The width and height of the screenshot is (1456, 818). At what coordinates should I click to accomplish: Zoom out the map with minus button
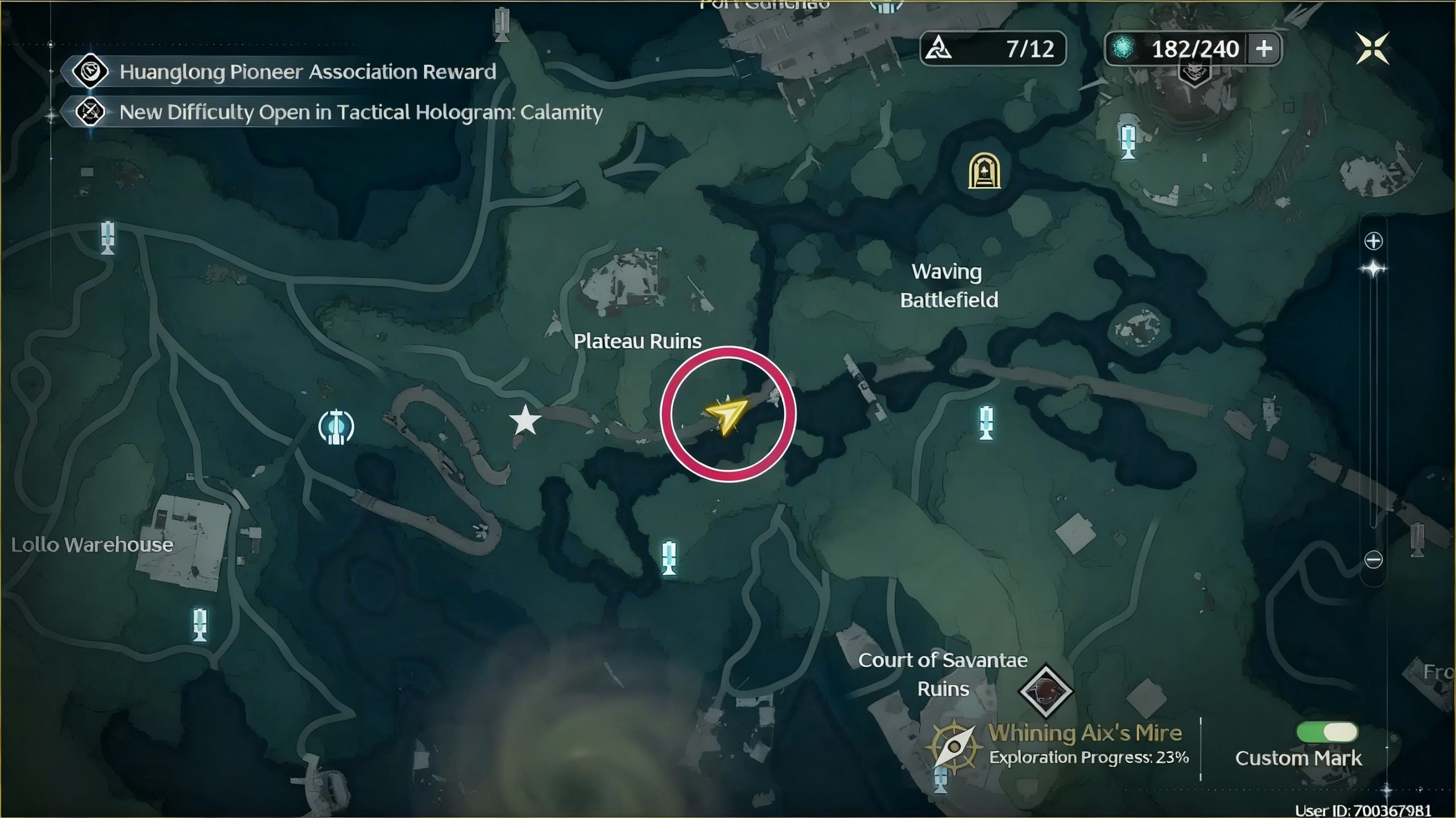(x=1374, y=560)
